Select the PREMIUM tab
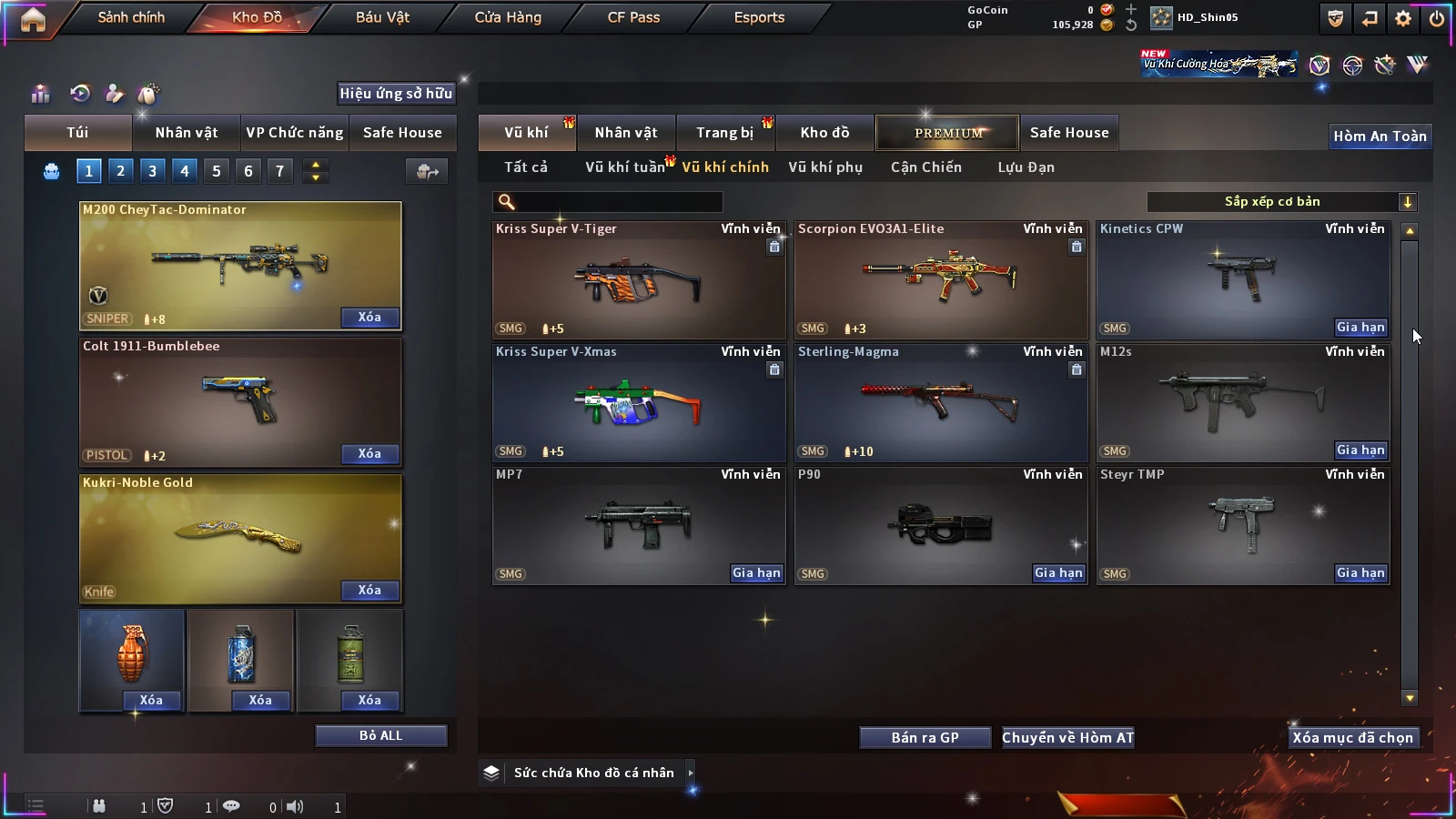 pyautogui.click(x=947, y=133)
